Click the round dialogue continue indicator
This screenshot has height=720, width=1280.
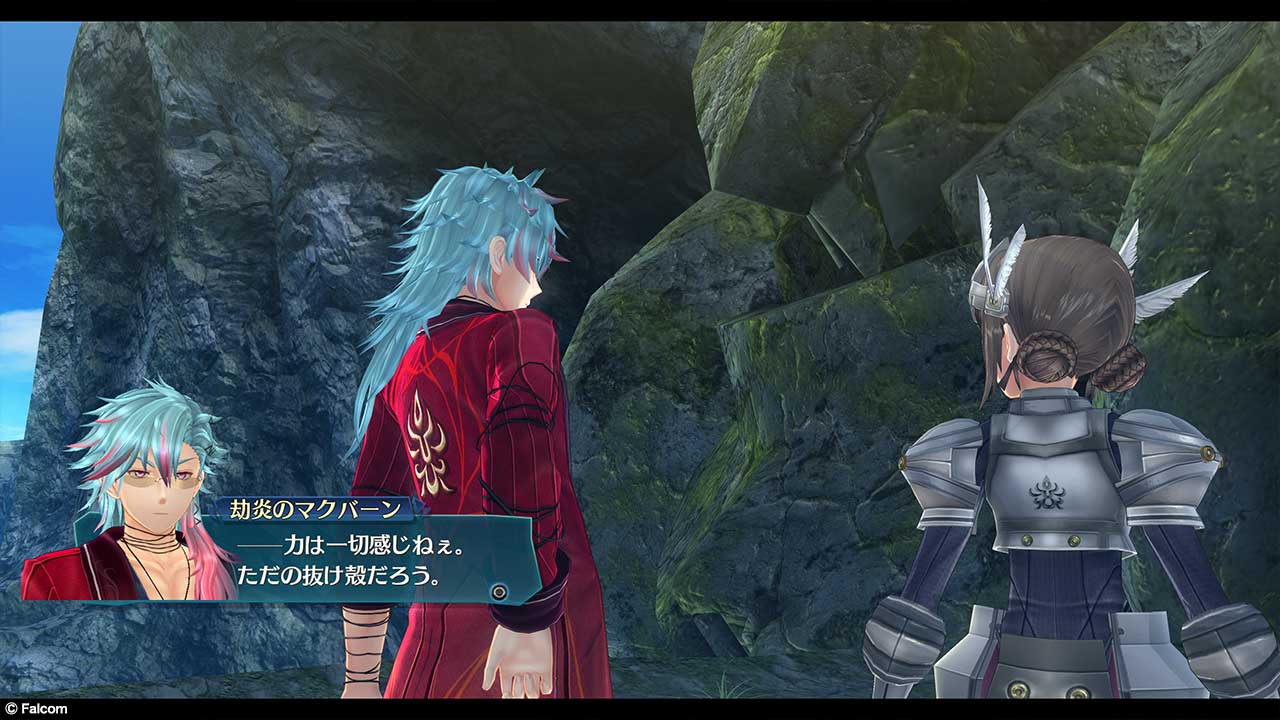click(499, 592)
